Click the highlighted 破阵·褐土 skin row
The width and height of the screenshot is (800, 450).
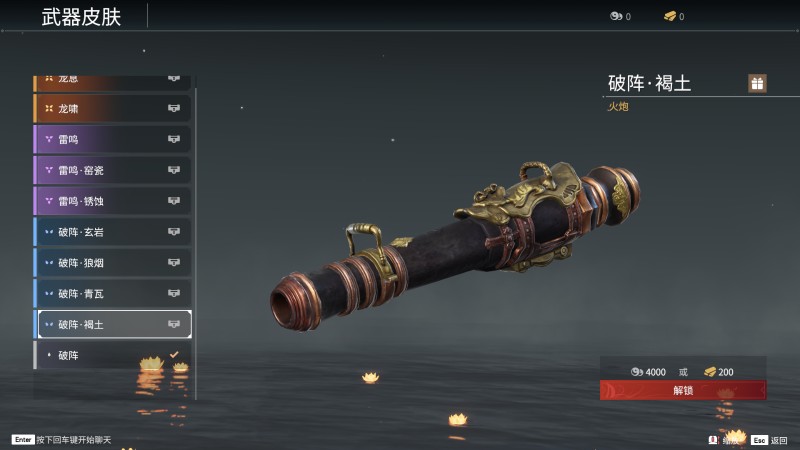pyautogui.click(x=112, y=324)
